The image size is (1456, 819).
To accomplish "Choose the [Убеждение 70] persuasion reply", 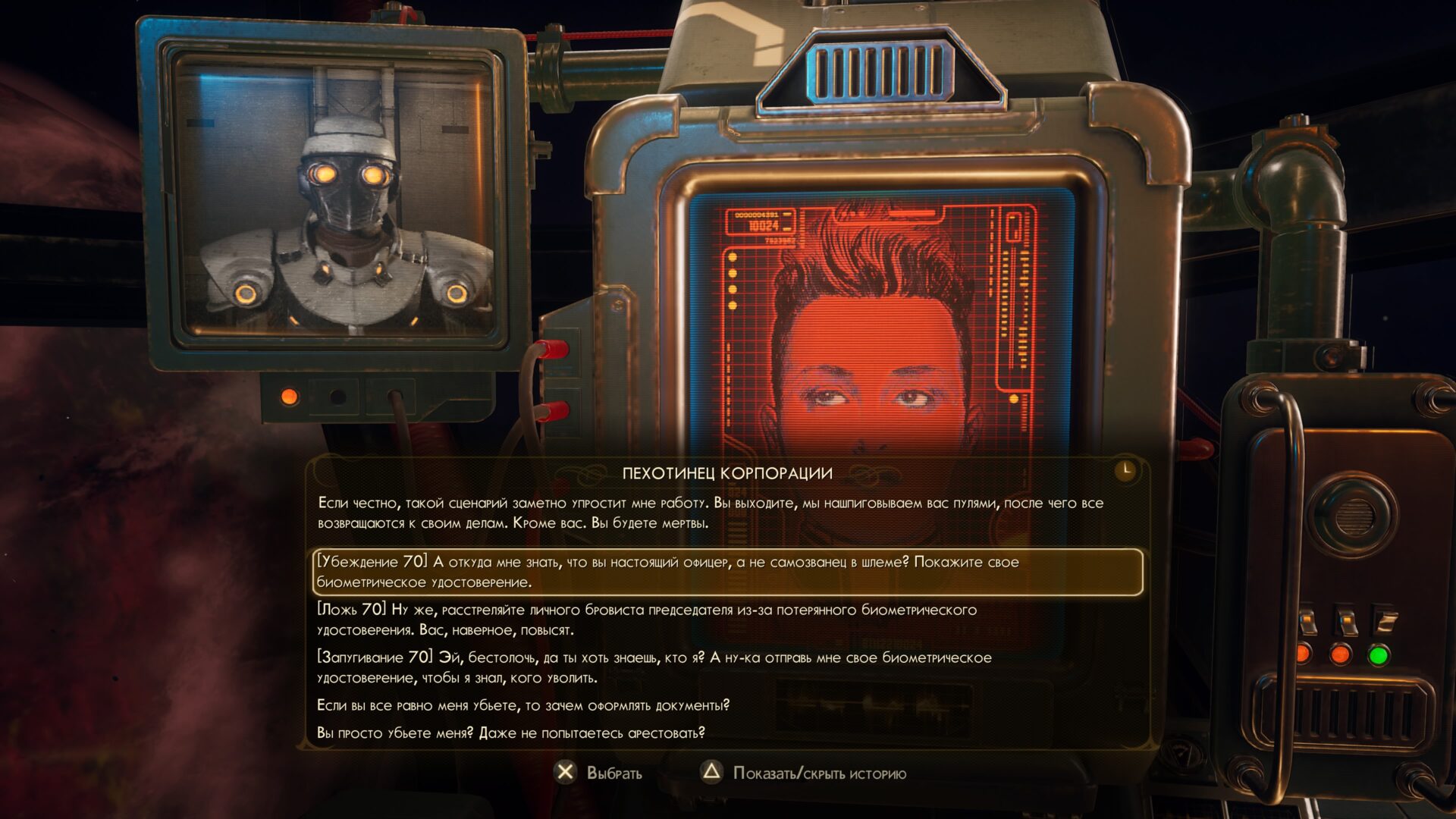I will [667, 572].
